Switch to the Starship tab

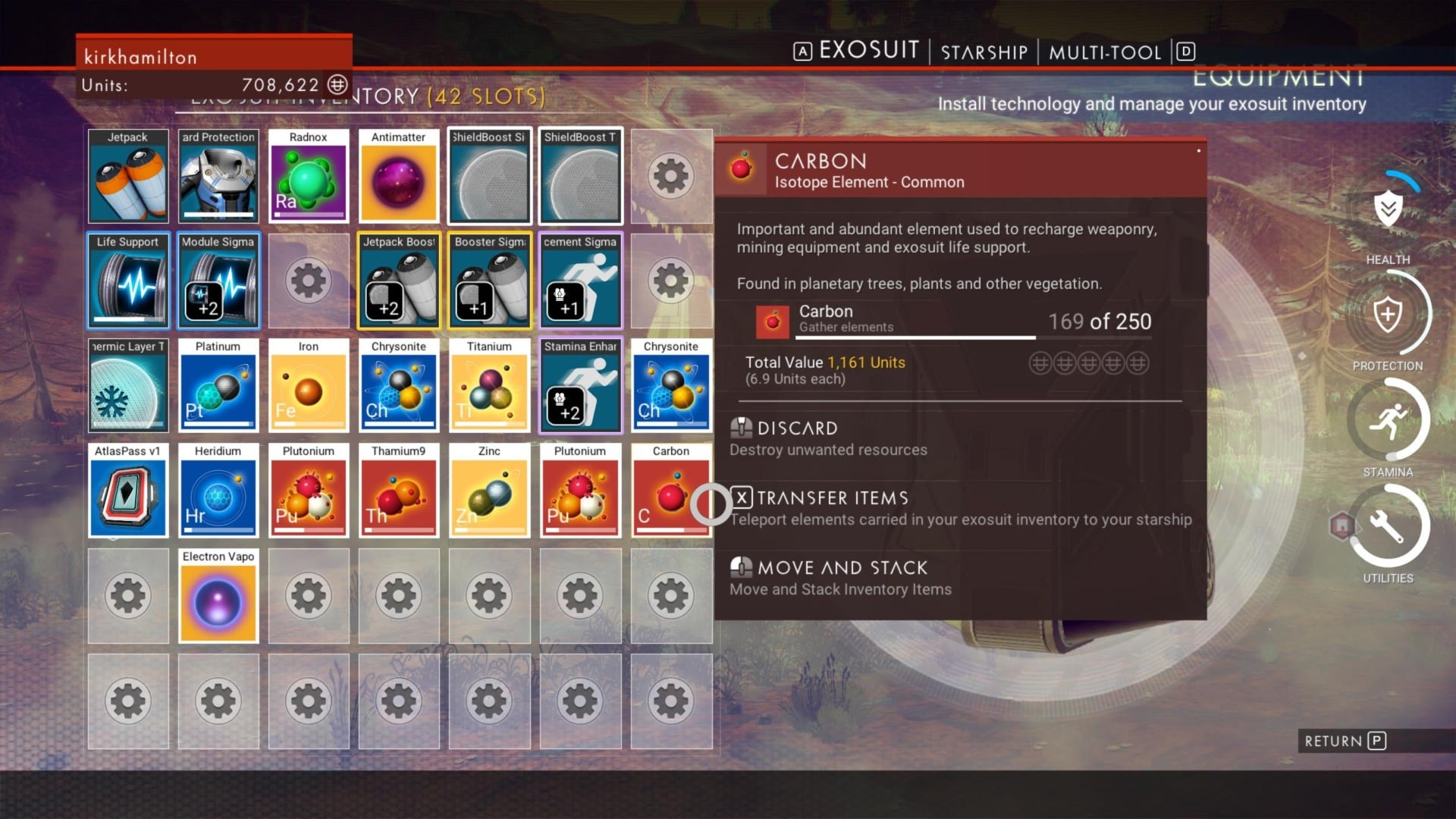click(x=984, y=52)
